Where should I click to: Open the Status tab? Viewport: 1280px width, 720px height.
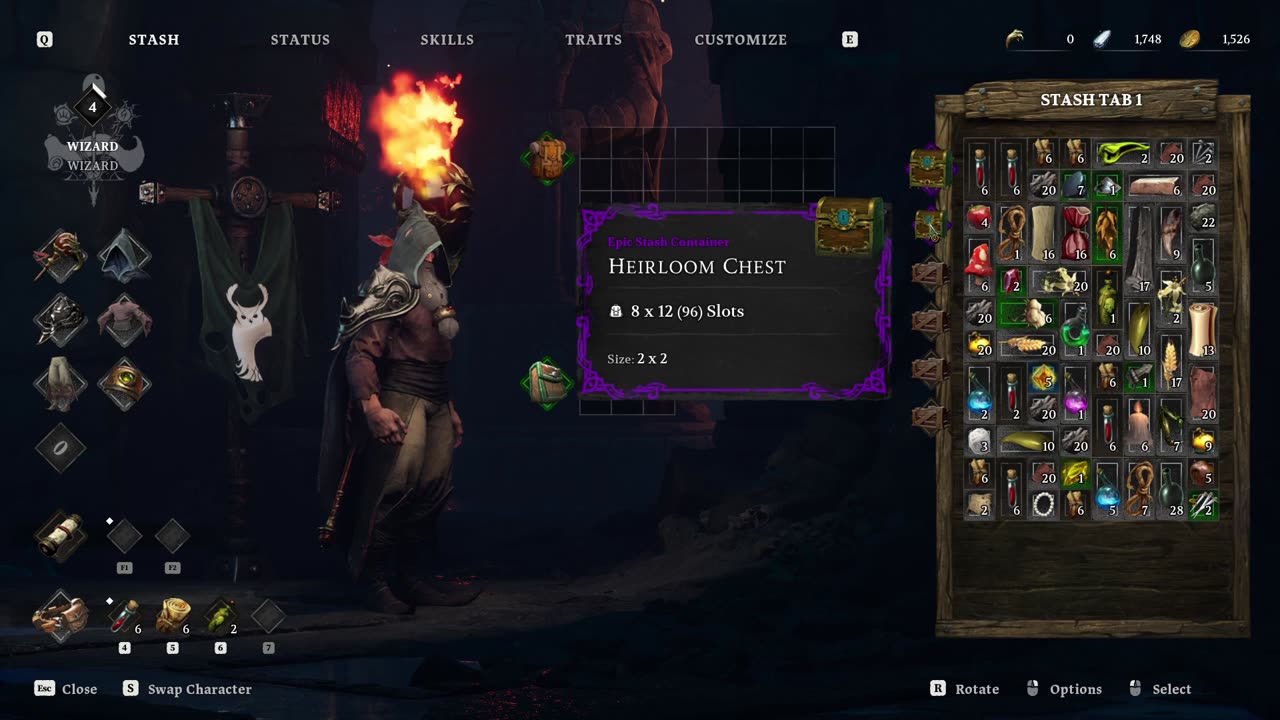[300, 40]
